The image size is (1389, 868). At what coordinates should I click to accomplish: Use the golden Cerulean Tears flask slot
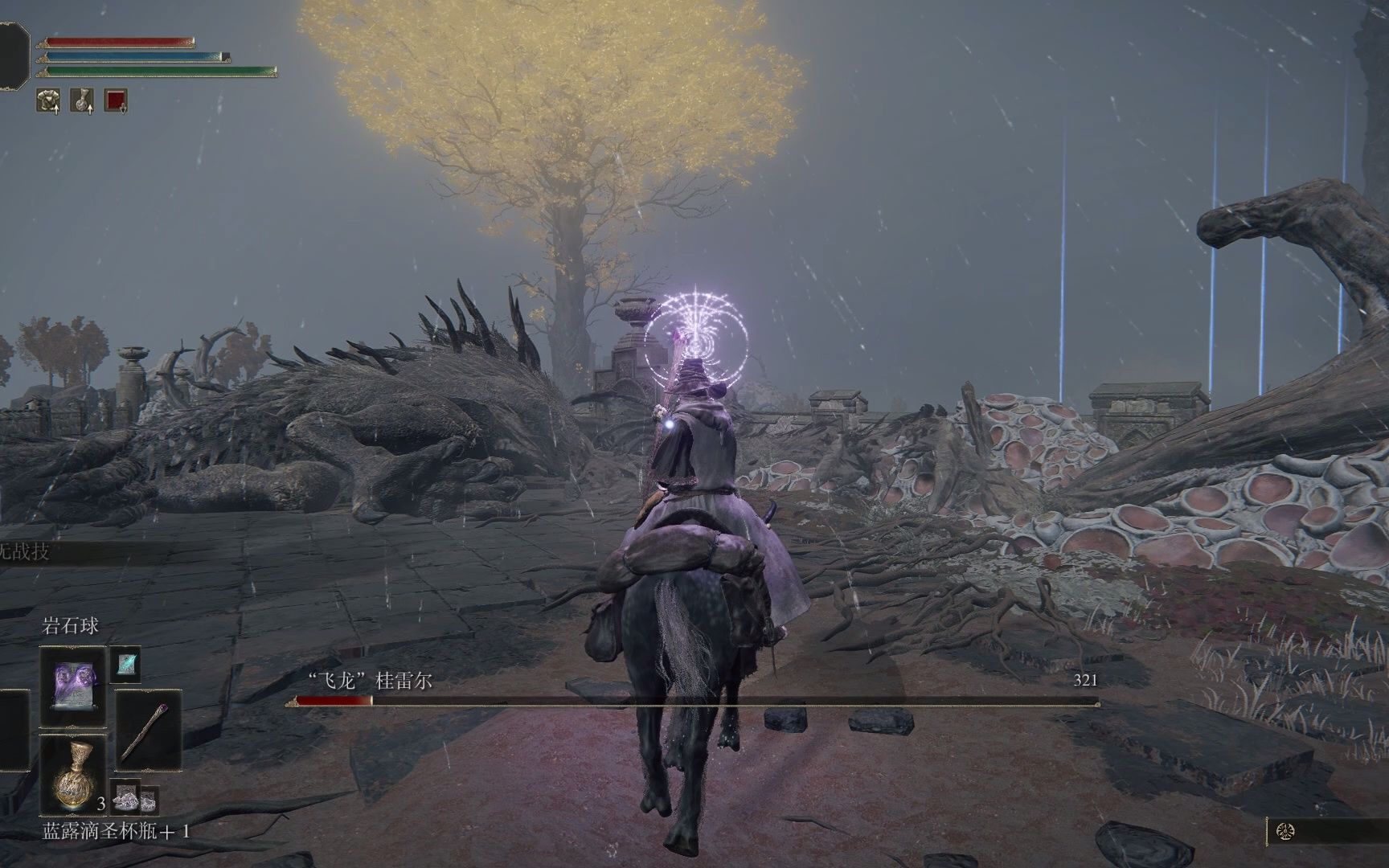pyautogui.click(x=73, y=774)
